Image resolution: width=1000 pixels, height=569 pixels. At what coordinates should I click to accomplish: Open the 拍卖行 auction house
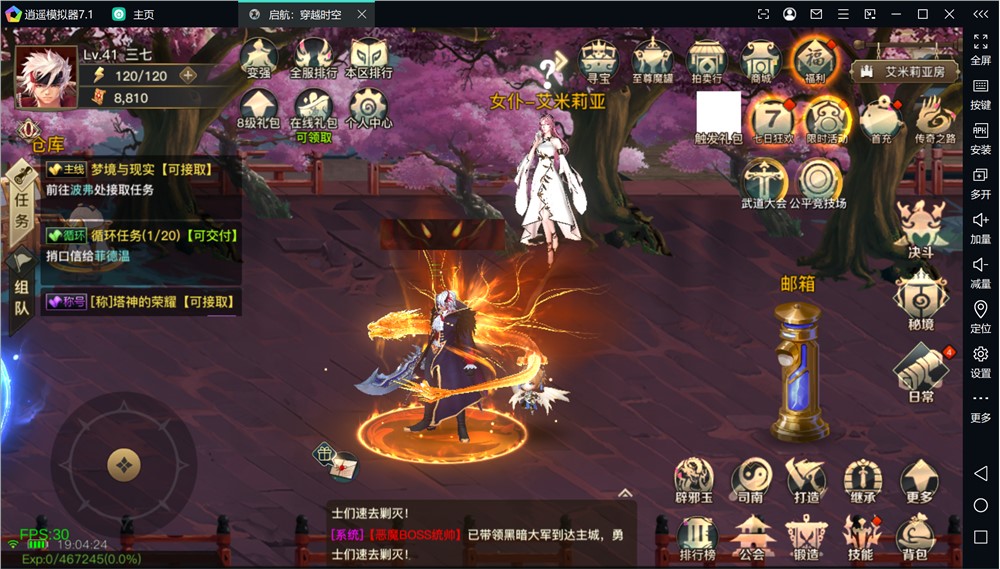pos(706,62)
